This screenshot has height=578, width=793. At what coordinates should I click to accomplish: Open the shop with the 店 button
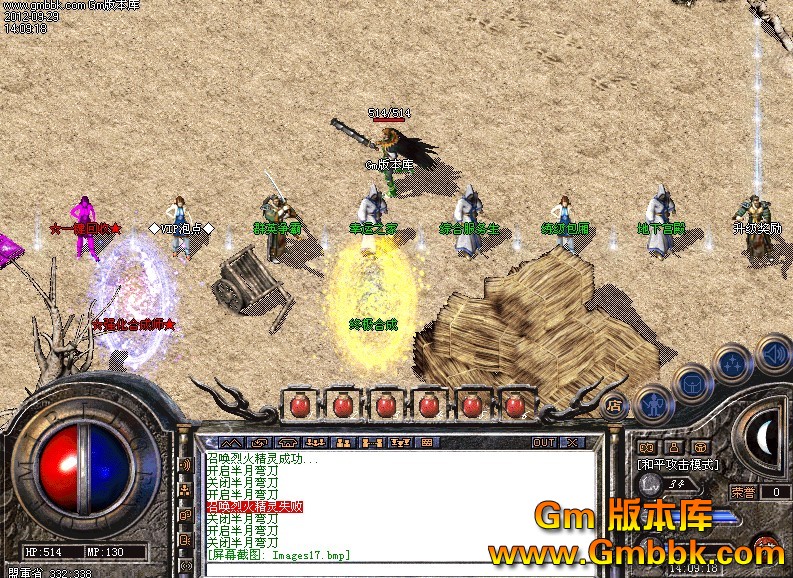point(612,405)
